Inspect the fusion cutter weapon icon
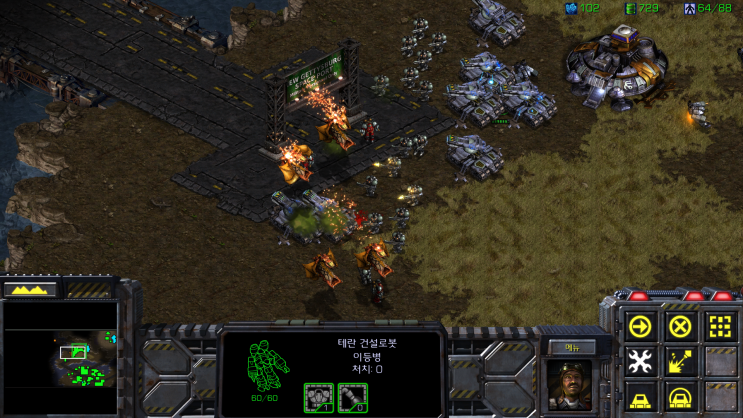This screenshot has width=743, height=418. point(352,395)
